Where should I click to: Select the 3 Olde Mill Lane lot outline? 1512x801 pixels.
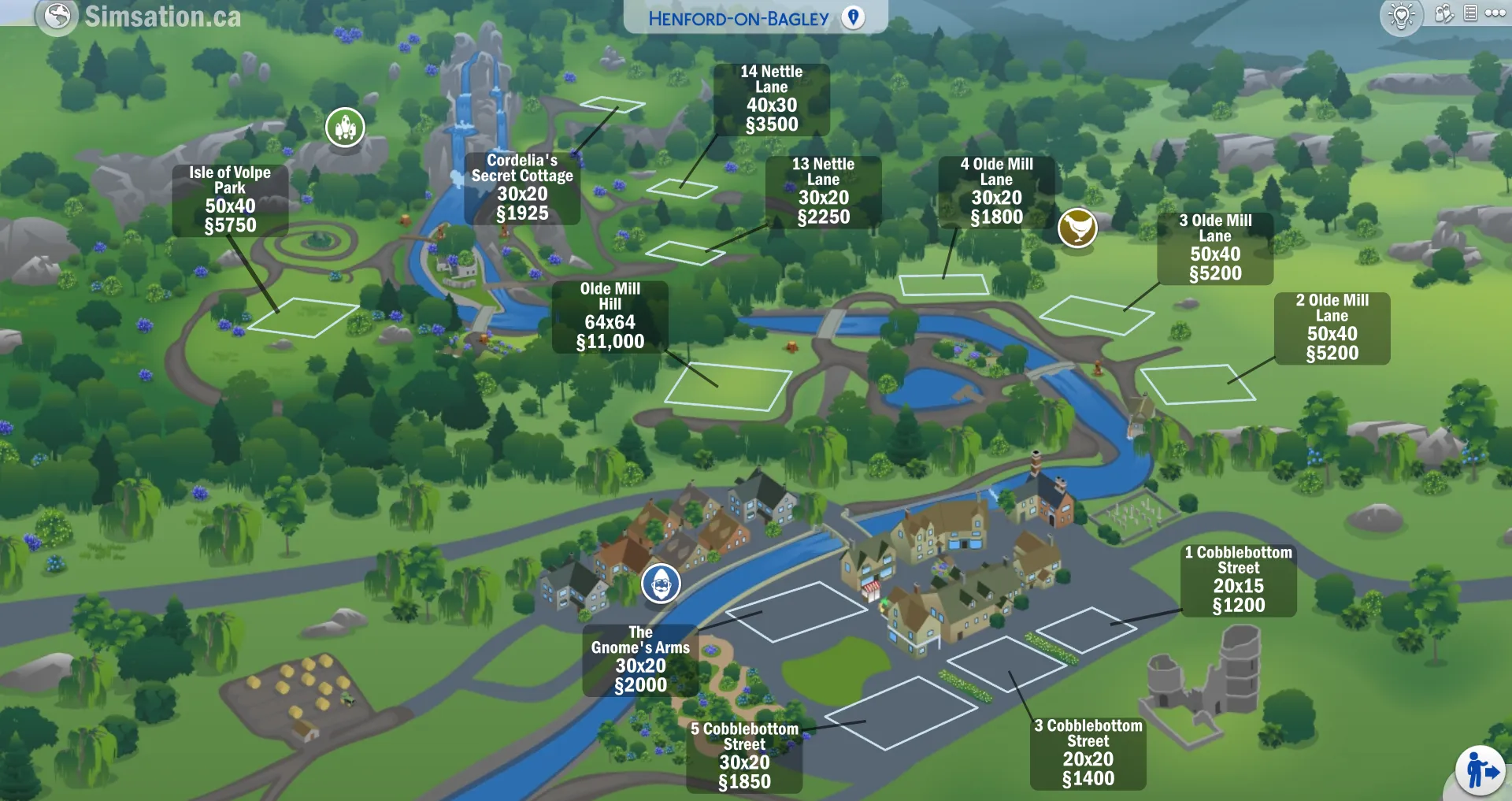coord(1096,314)
